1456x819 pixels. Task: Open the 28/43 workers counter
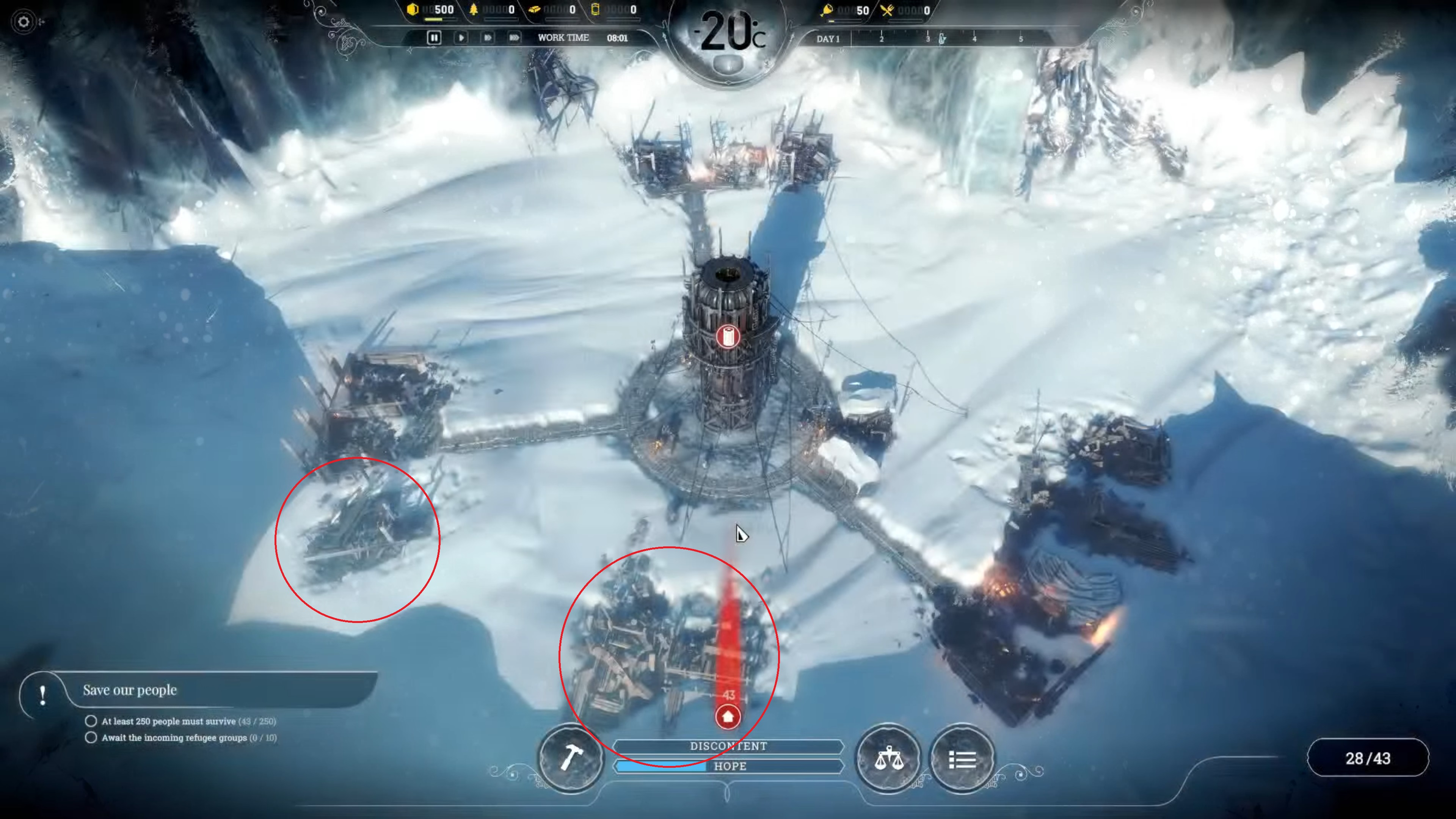coord(1367,758)
